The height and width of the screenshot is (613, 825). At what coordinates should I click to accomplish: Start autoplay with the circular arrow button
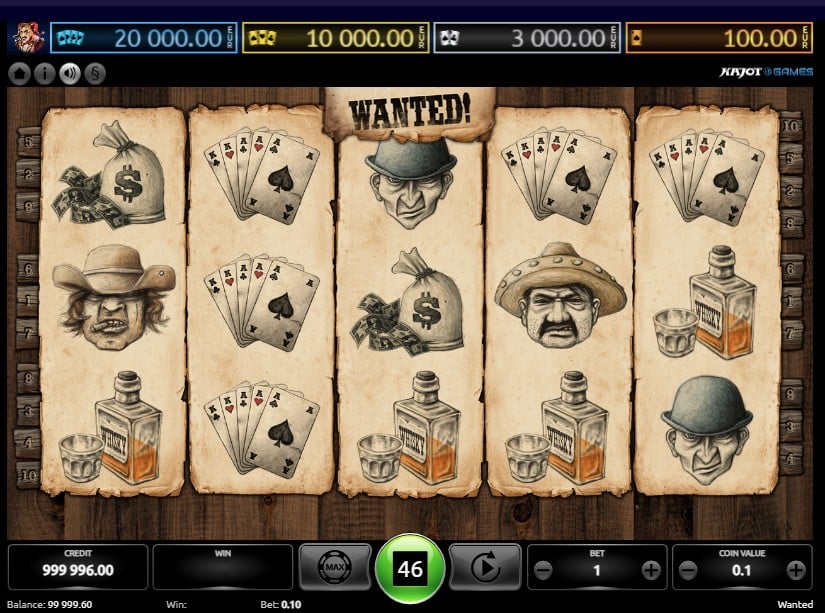[x=485, y=568]
